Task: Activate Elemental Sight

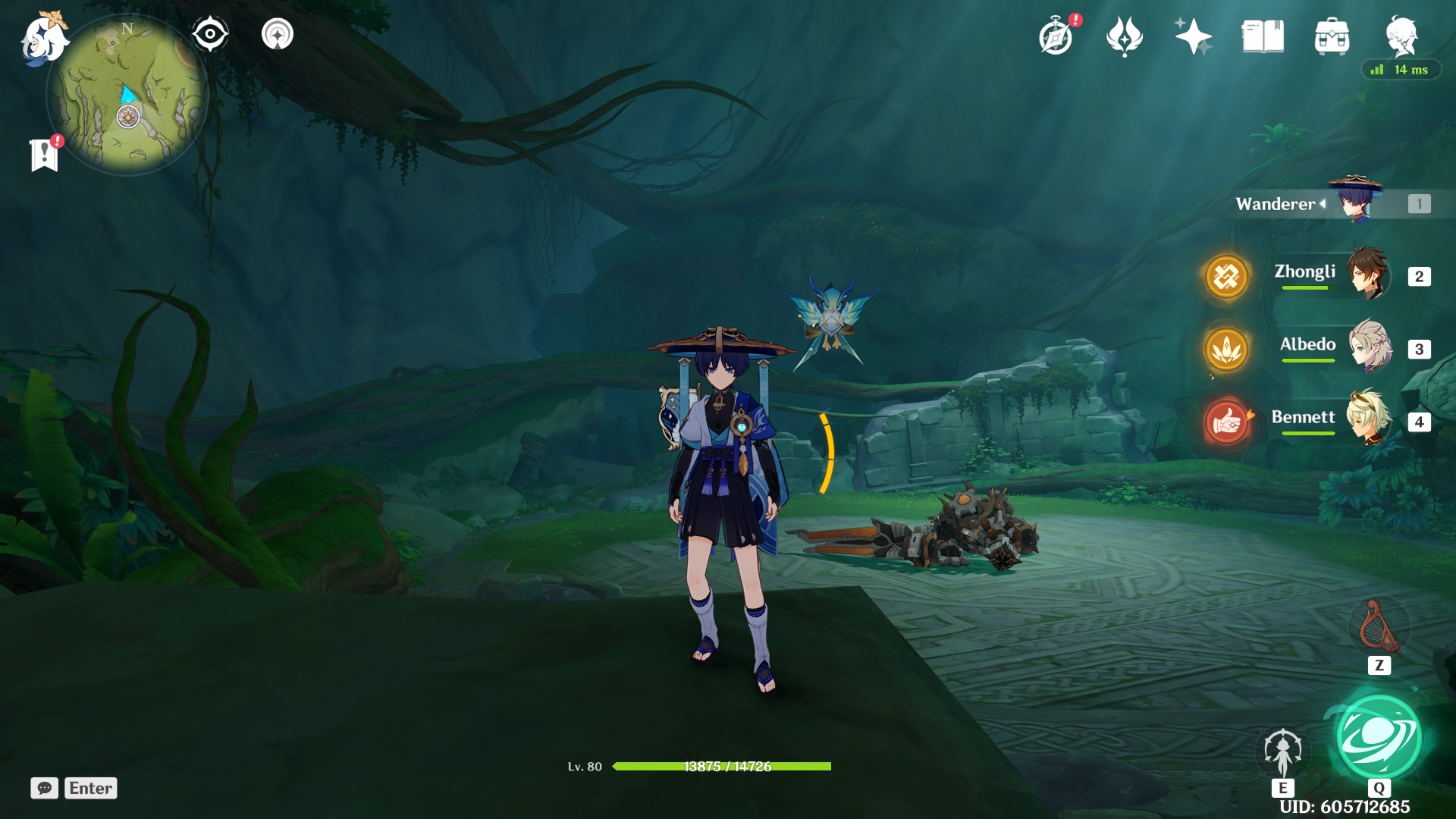Action: [210, 34]
